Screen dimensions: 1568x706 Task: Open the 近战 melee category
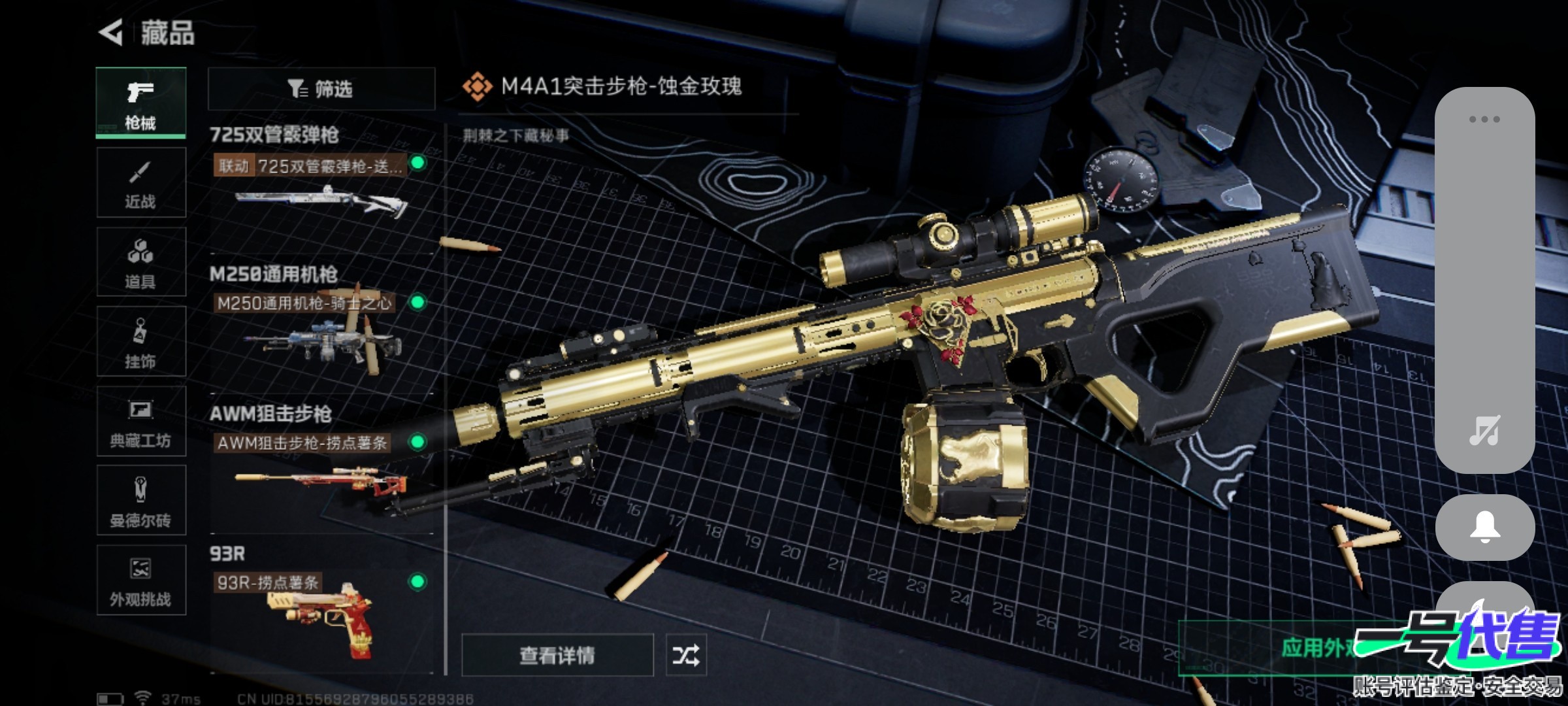click(140, 183)
